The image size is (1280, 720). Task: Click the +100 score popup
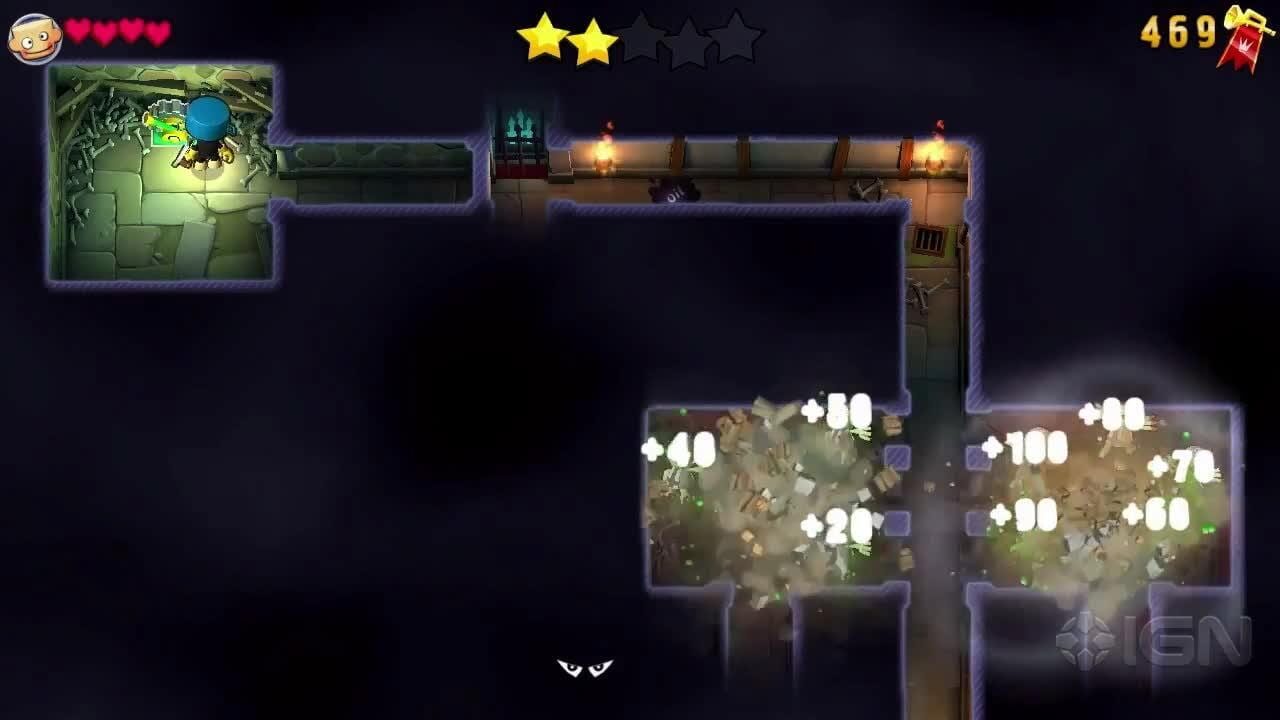tap(1021, 450)
